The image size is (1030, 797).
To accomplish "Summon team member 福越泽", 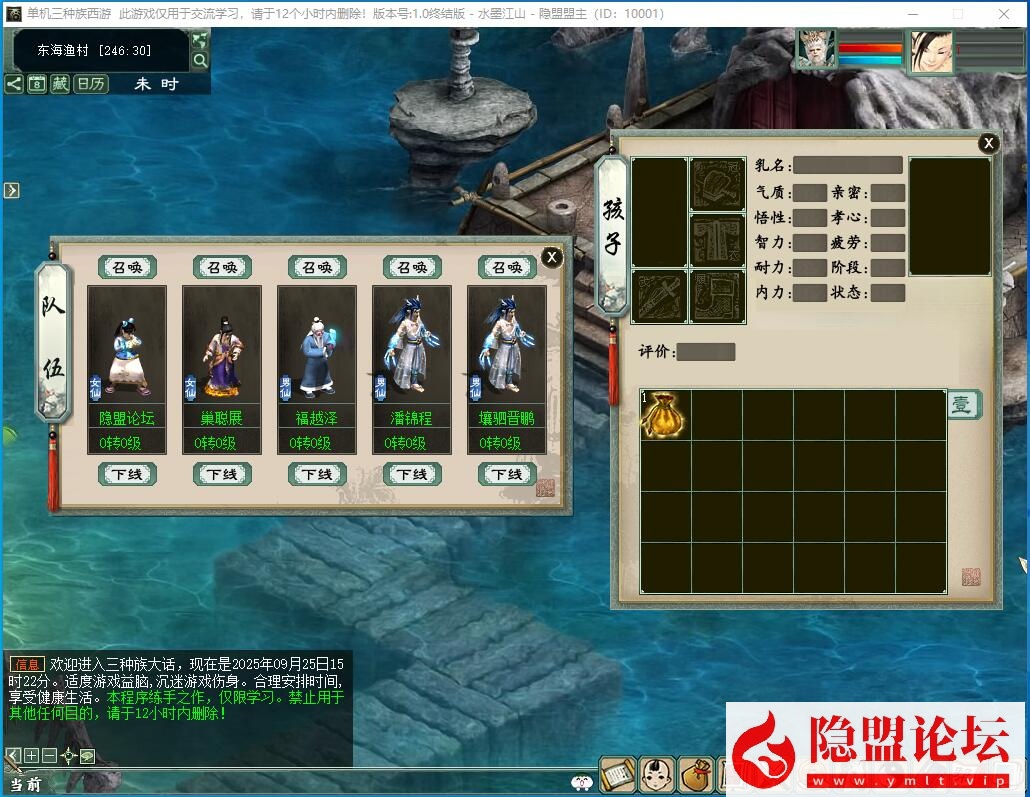I will (317, 268).
